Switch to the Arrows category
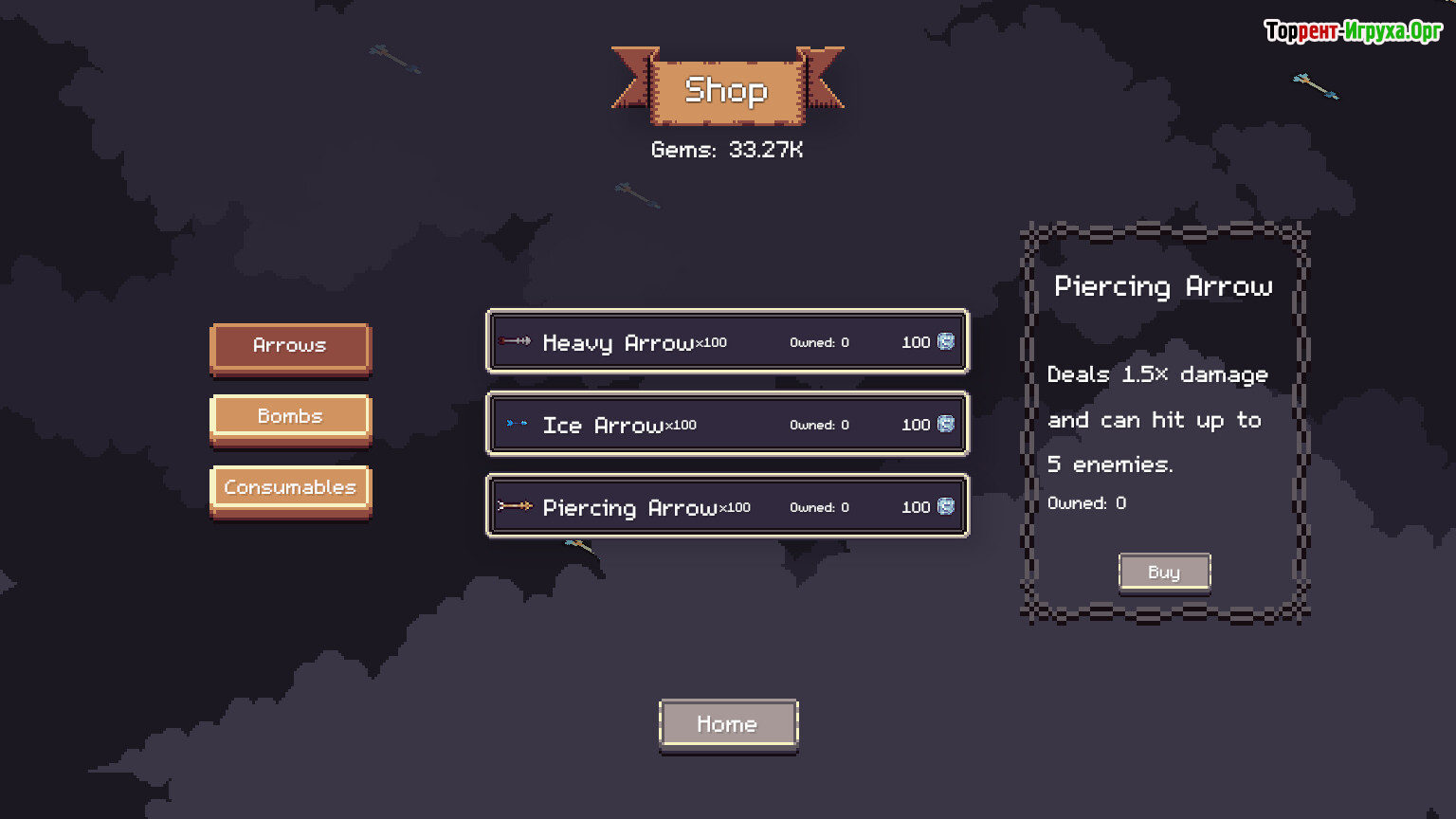Screen dimensions: 1456x819 290,347
